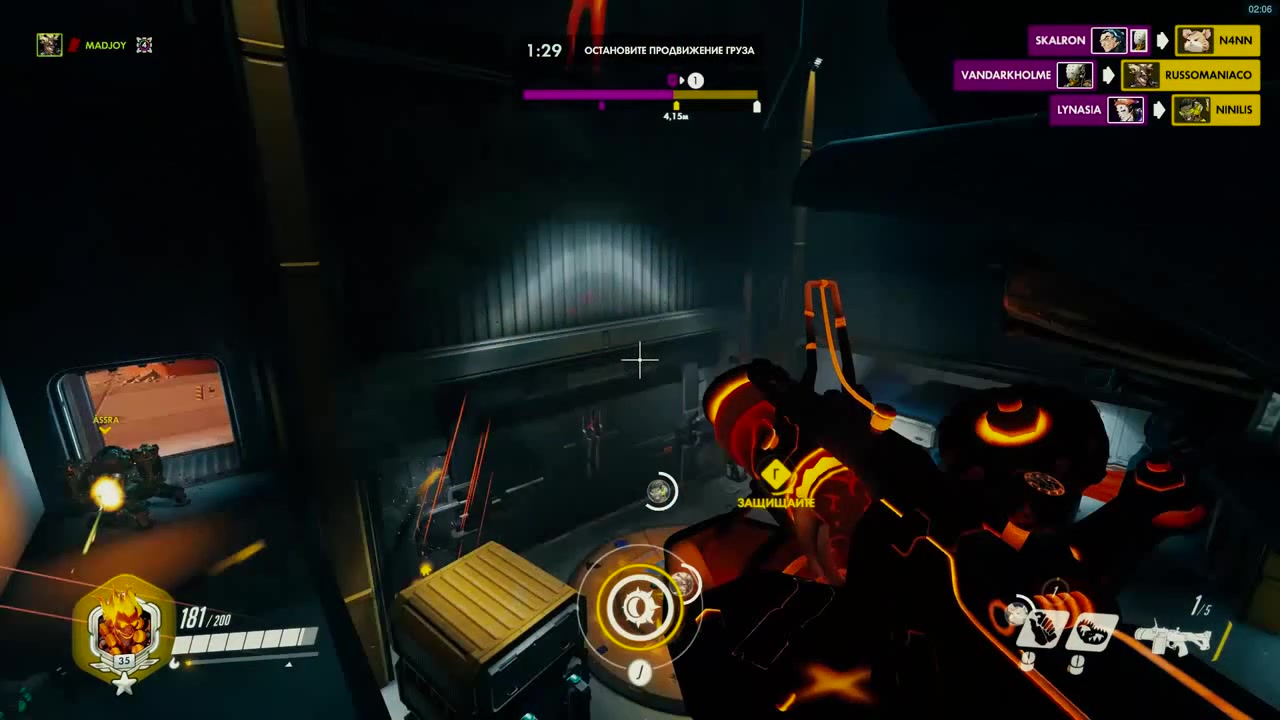
Task: Select the Steel Trap ability icon
Action: pos(1089,632)
